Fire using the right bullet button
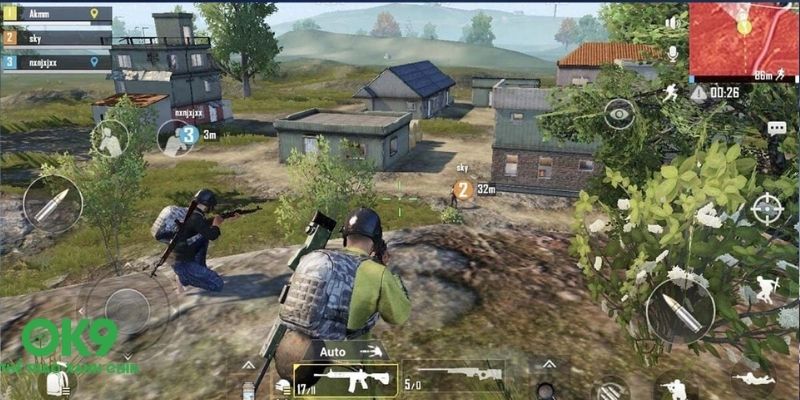 (x=680, y=311)
